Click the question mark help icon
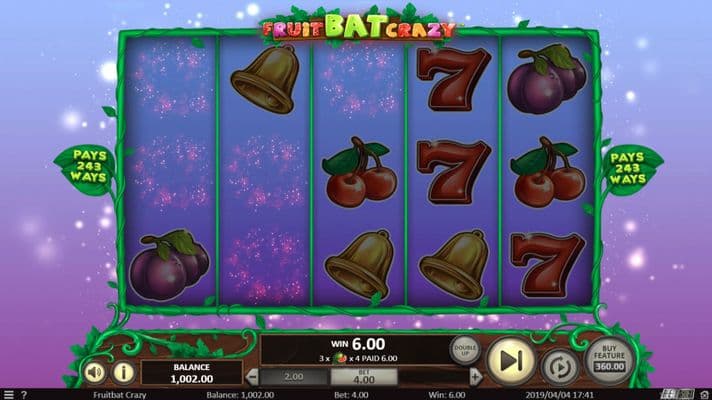 click(23, 395)
